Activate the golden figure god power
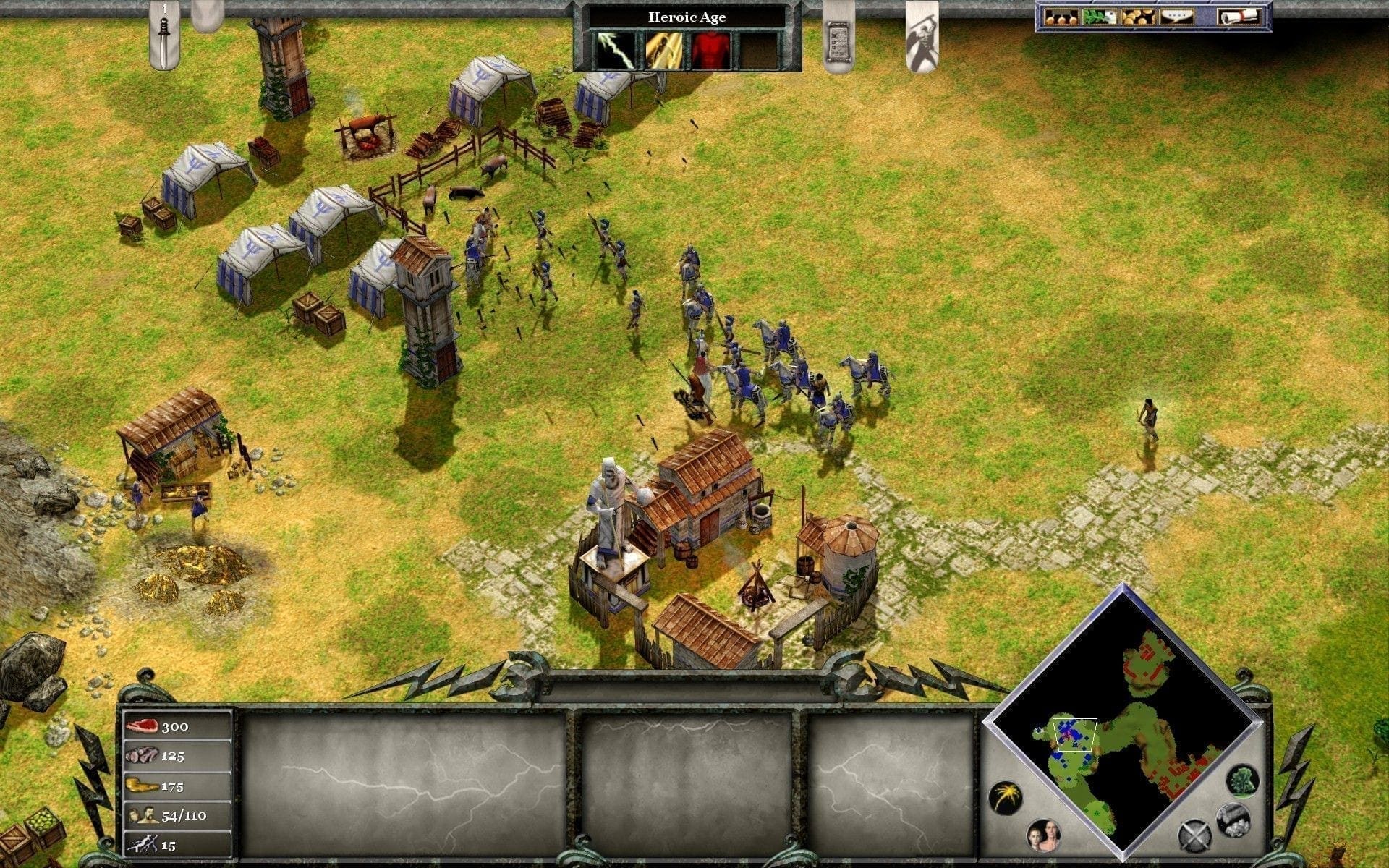The height and width of the screenshot is (868, 1389). [663, 50]
